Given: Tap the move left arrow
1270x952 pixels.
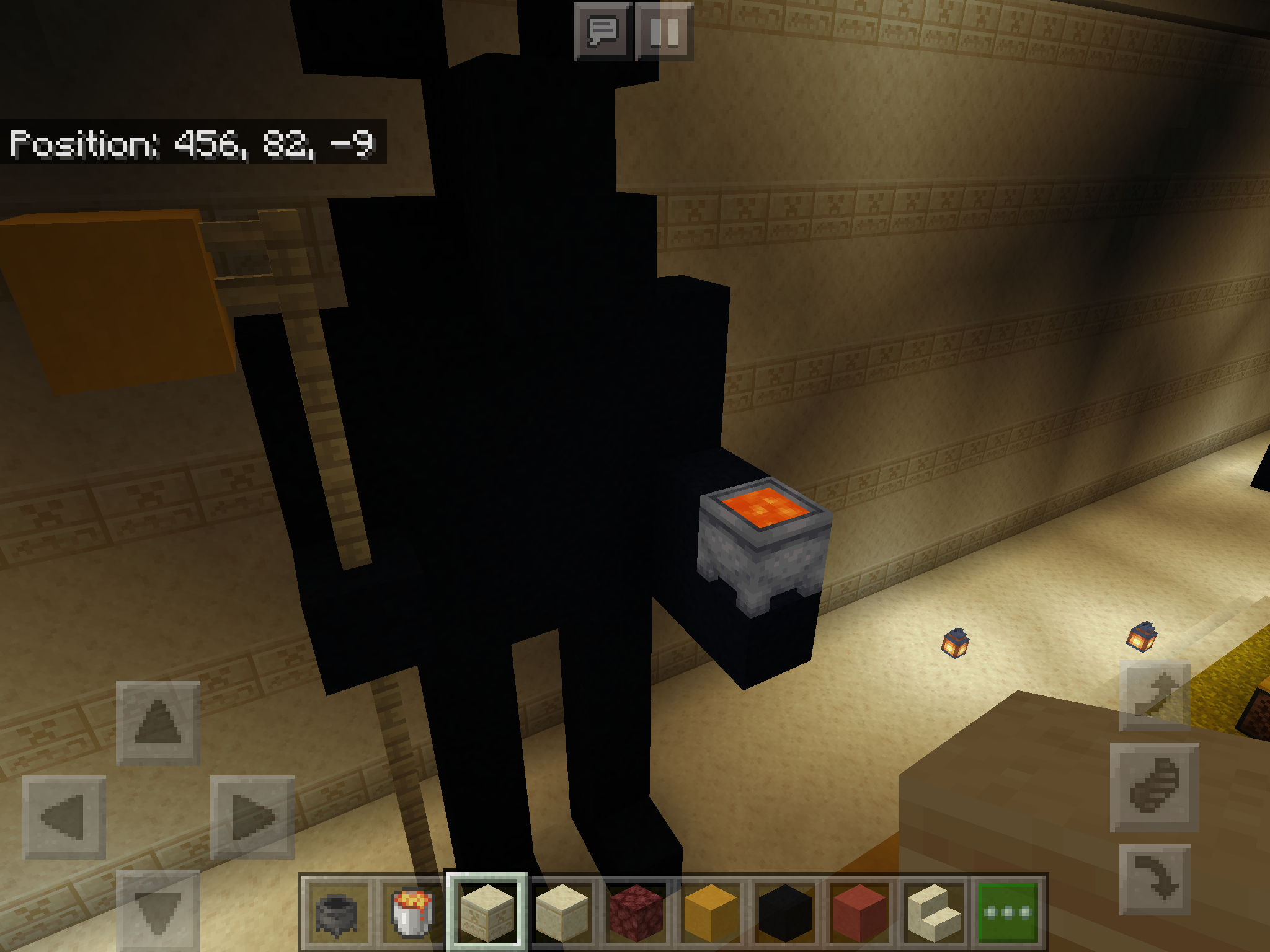Looking at the screenshot, I should coord(64,818).
